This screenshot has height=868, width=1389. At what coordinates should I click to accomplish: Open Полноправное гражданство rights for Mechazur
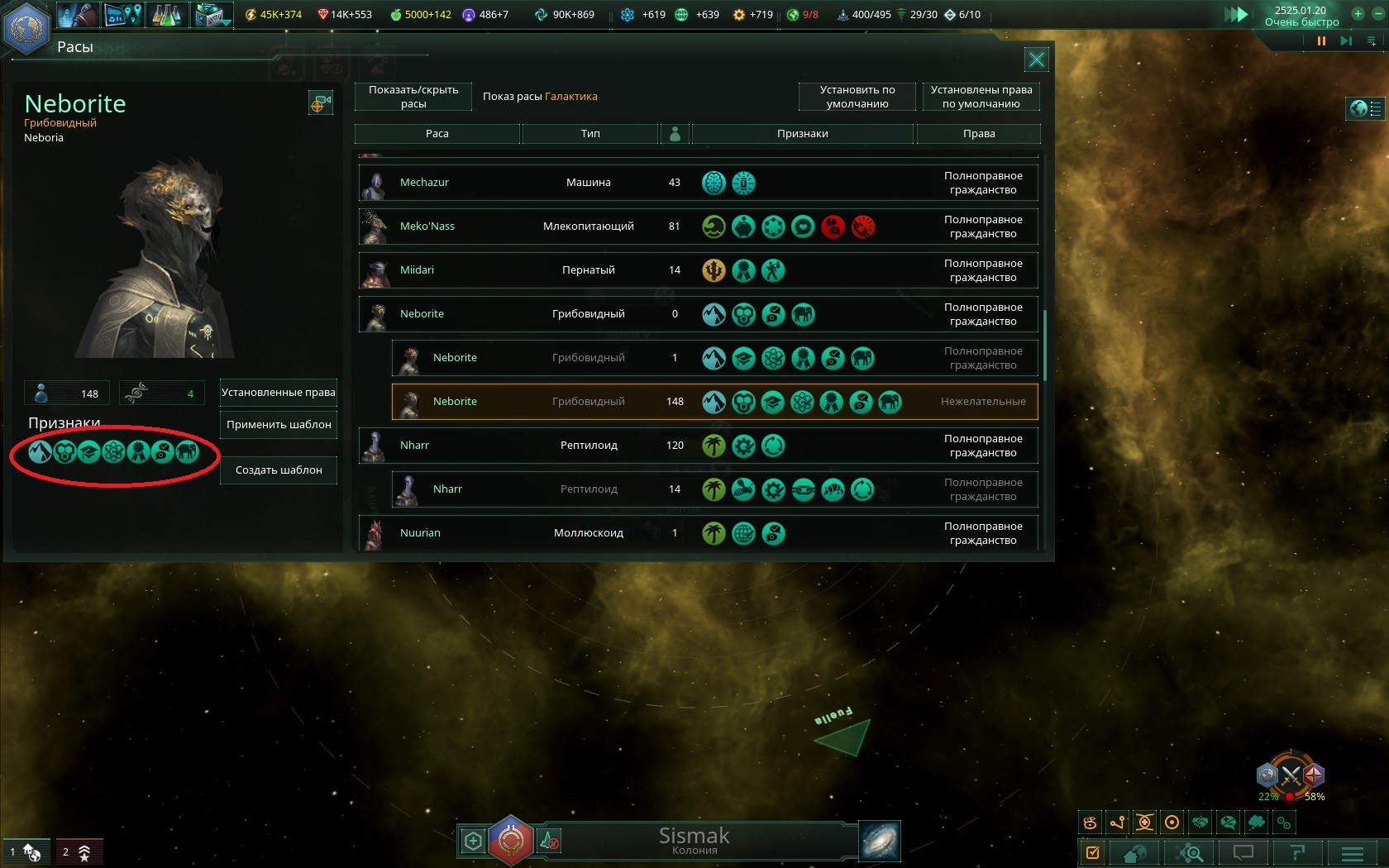[x=984, y=182]
